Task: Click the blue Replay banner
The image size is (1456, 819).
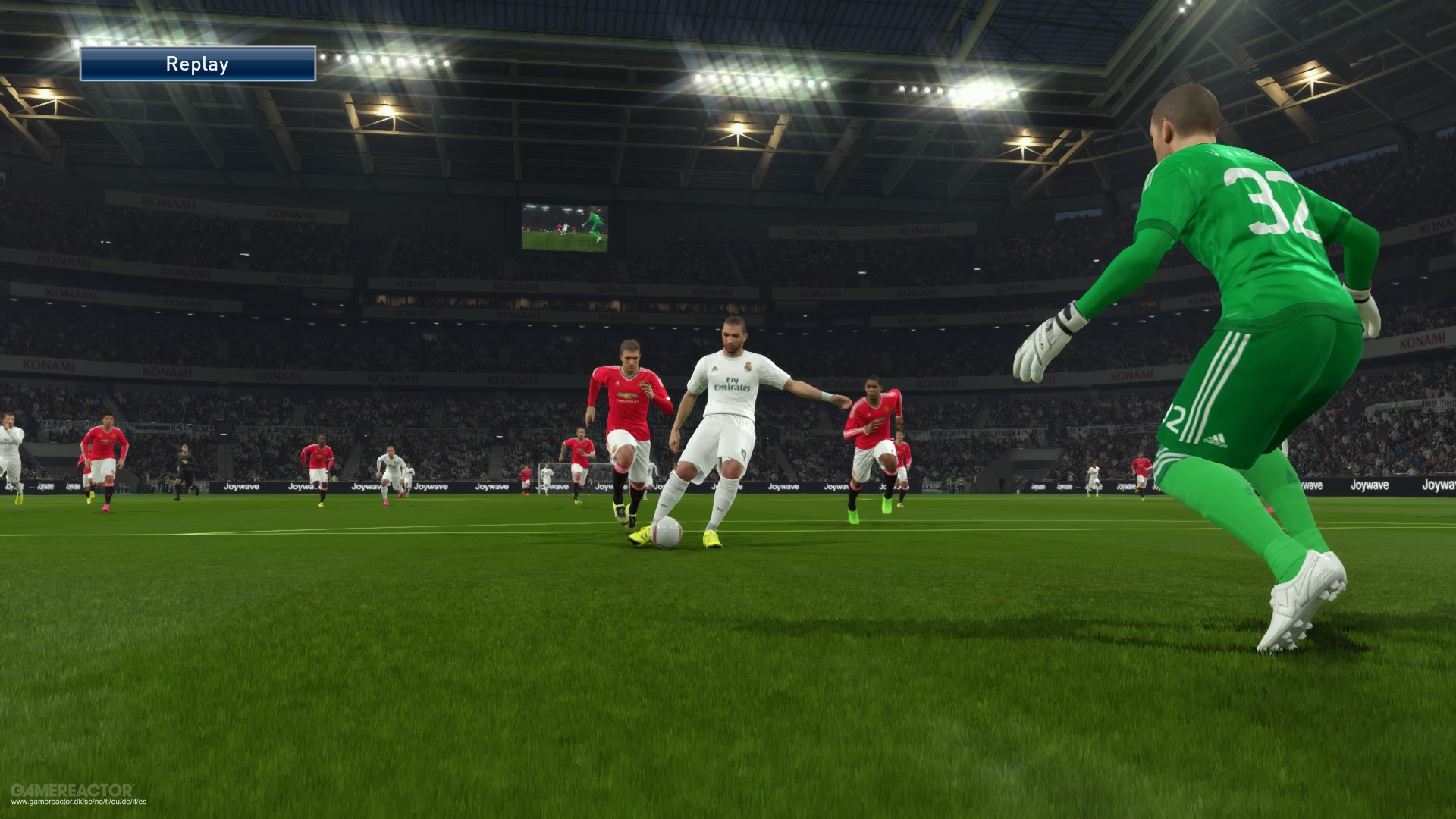Action: point(197,64)
